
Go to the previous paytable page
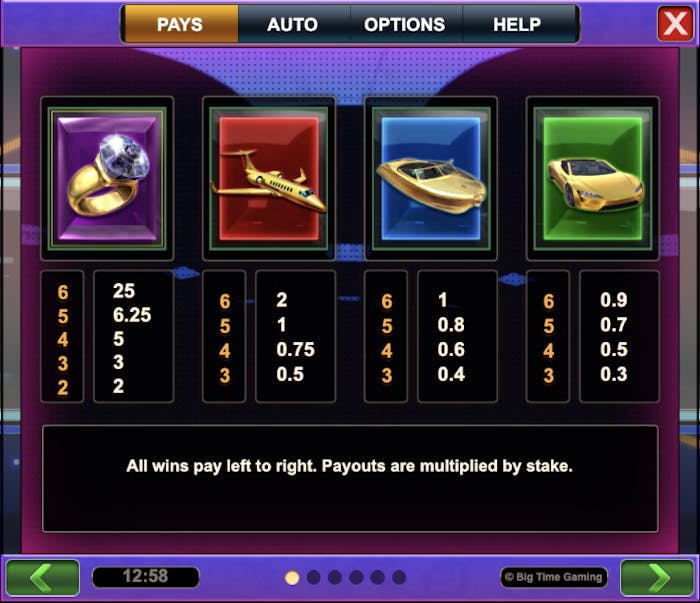click(42, 577)
